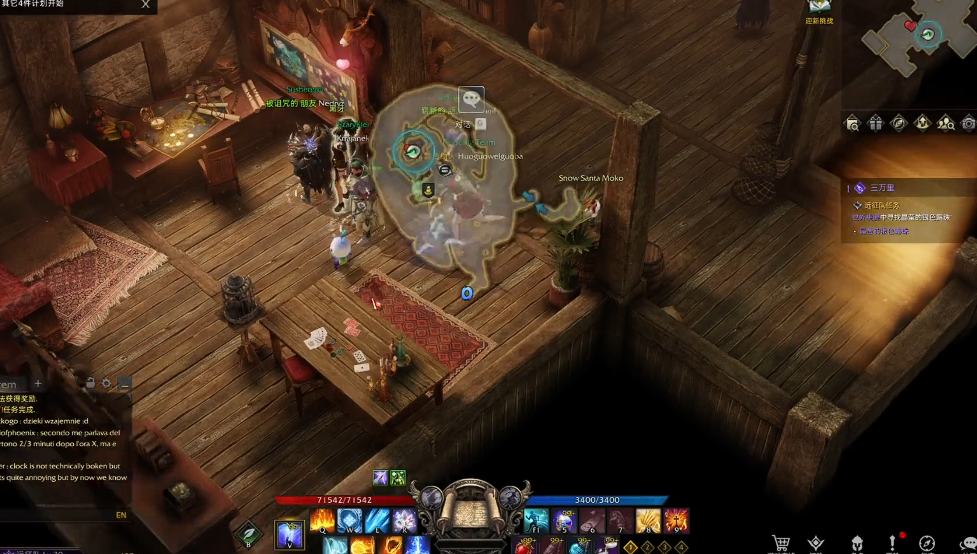Open the speech bubble chat prompt
The height and width of the screenshot is (554, 977).
coord(470,98)
